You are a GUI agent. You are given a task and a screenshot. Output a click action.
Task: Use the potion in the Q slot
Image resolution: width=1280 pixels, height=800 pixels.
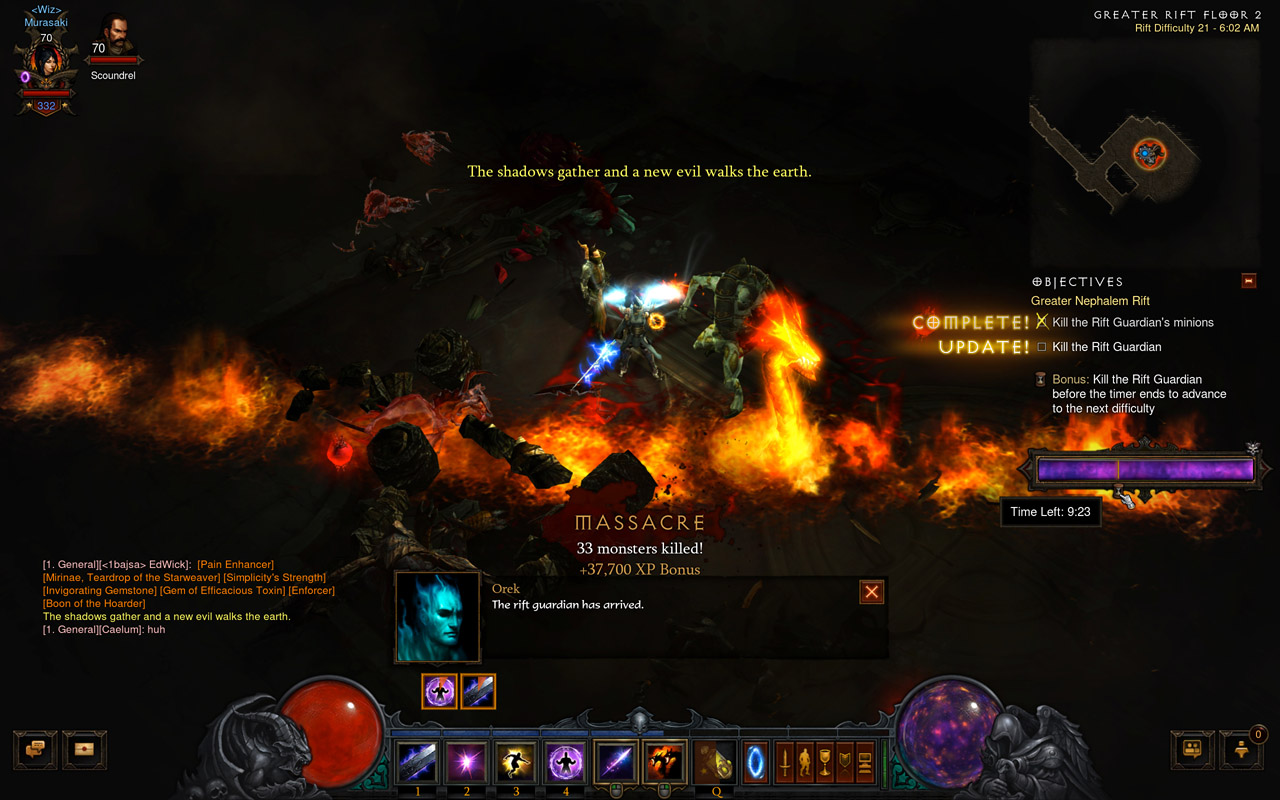716,763
